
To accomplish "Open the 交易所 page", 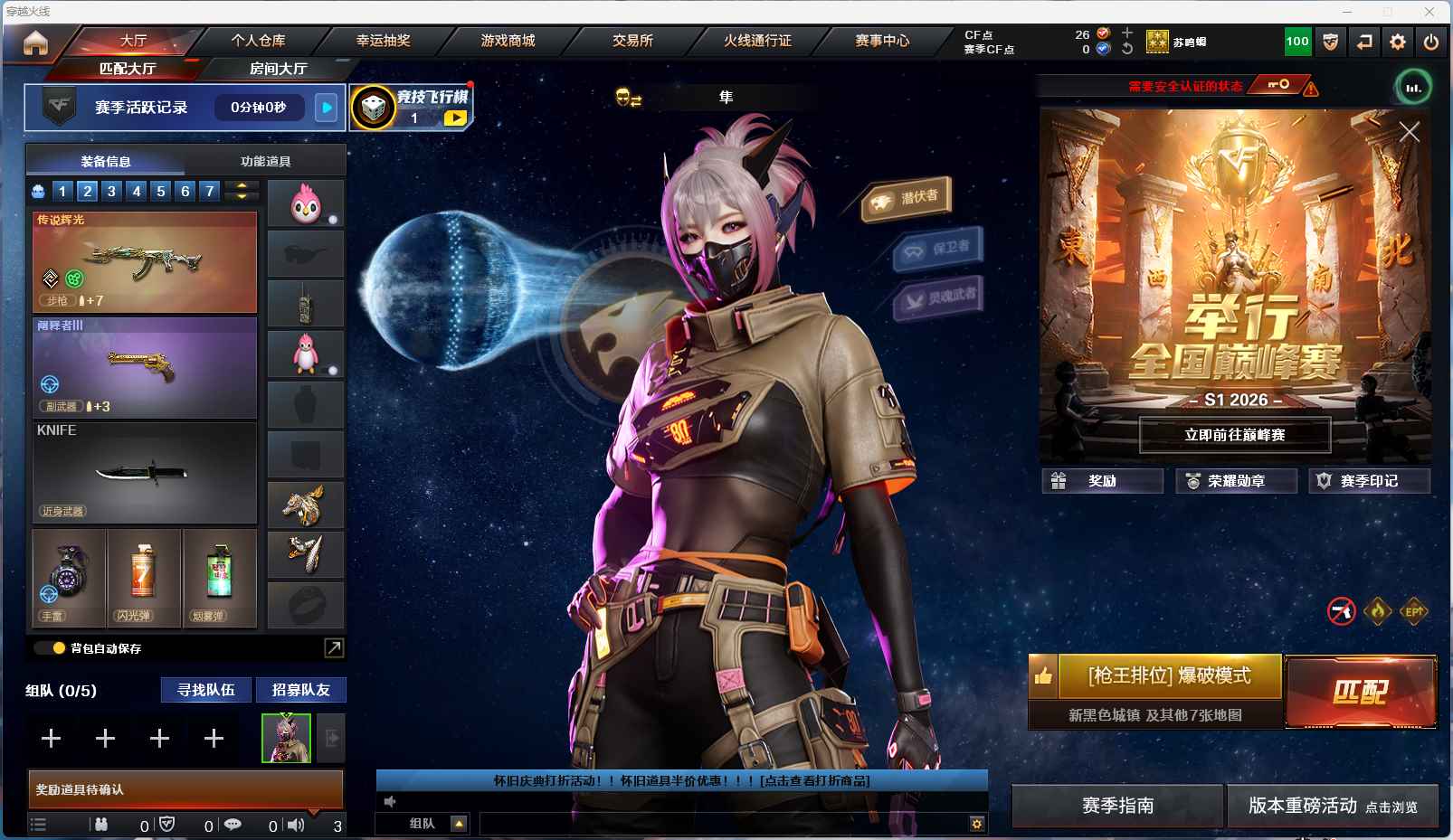I will (x=632, y=41).
